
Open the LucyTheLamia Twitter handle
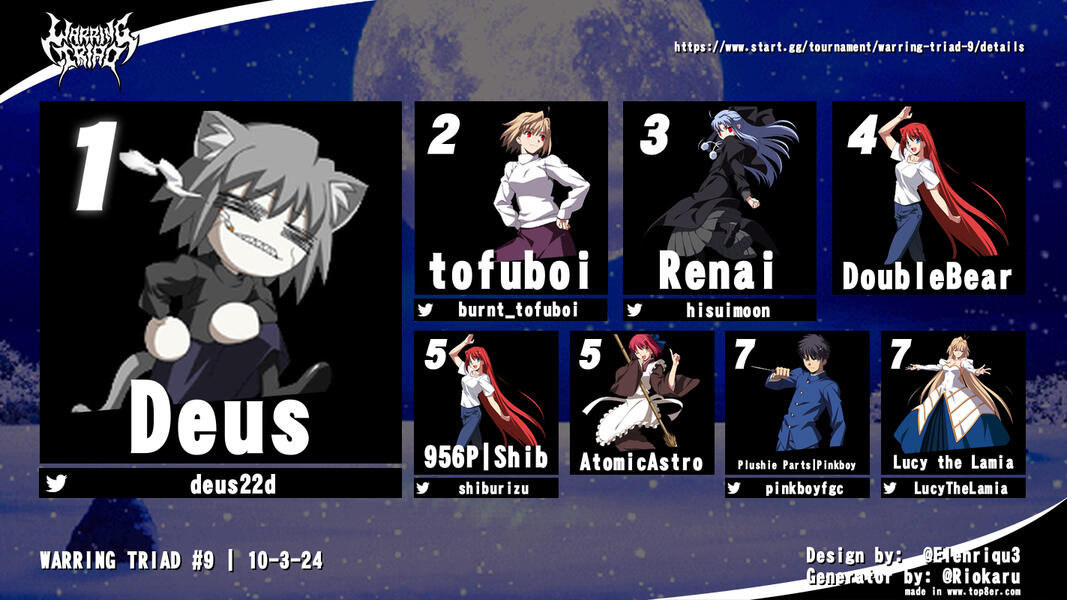point(961,488)
